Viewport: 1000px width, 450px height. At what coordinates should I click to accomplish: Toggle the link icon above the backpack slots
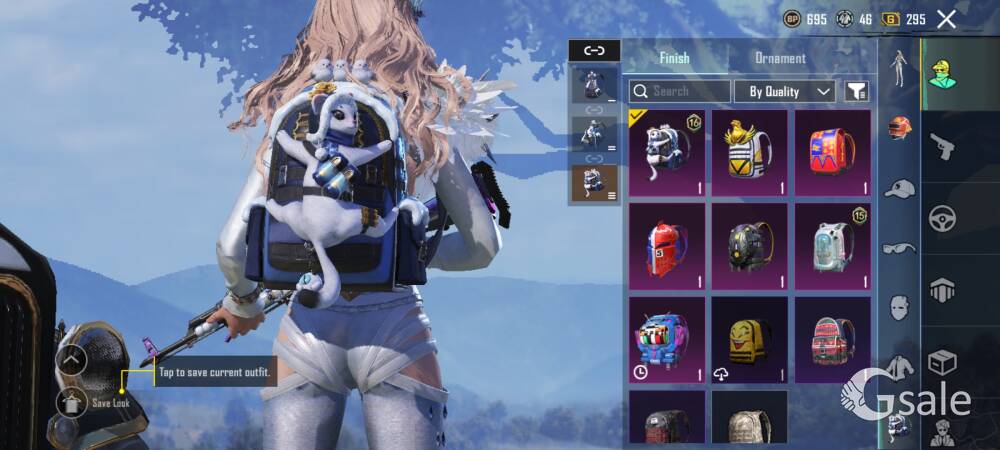(594, 50)
